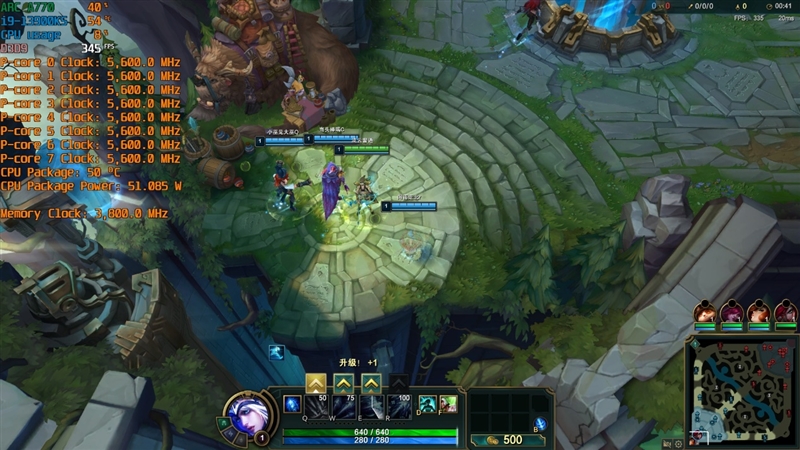Select the R ultimate ability icon
800x450 pixels.
[x=399, y=406]
